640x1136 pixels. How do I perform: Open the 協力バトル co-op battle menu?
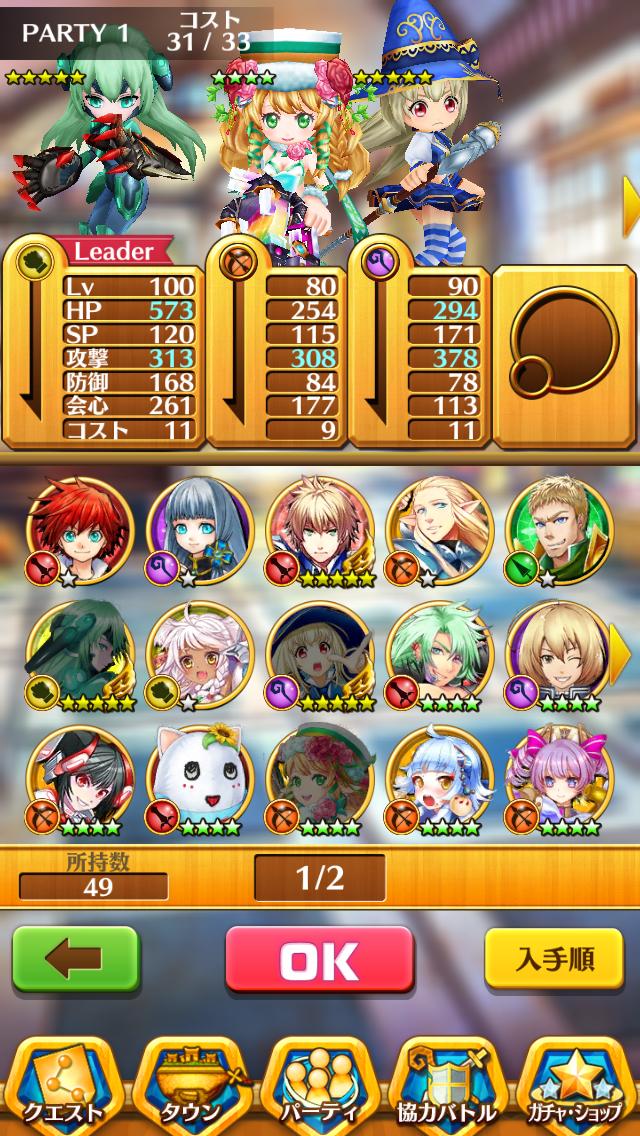[x=448, y=1084]
